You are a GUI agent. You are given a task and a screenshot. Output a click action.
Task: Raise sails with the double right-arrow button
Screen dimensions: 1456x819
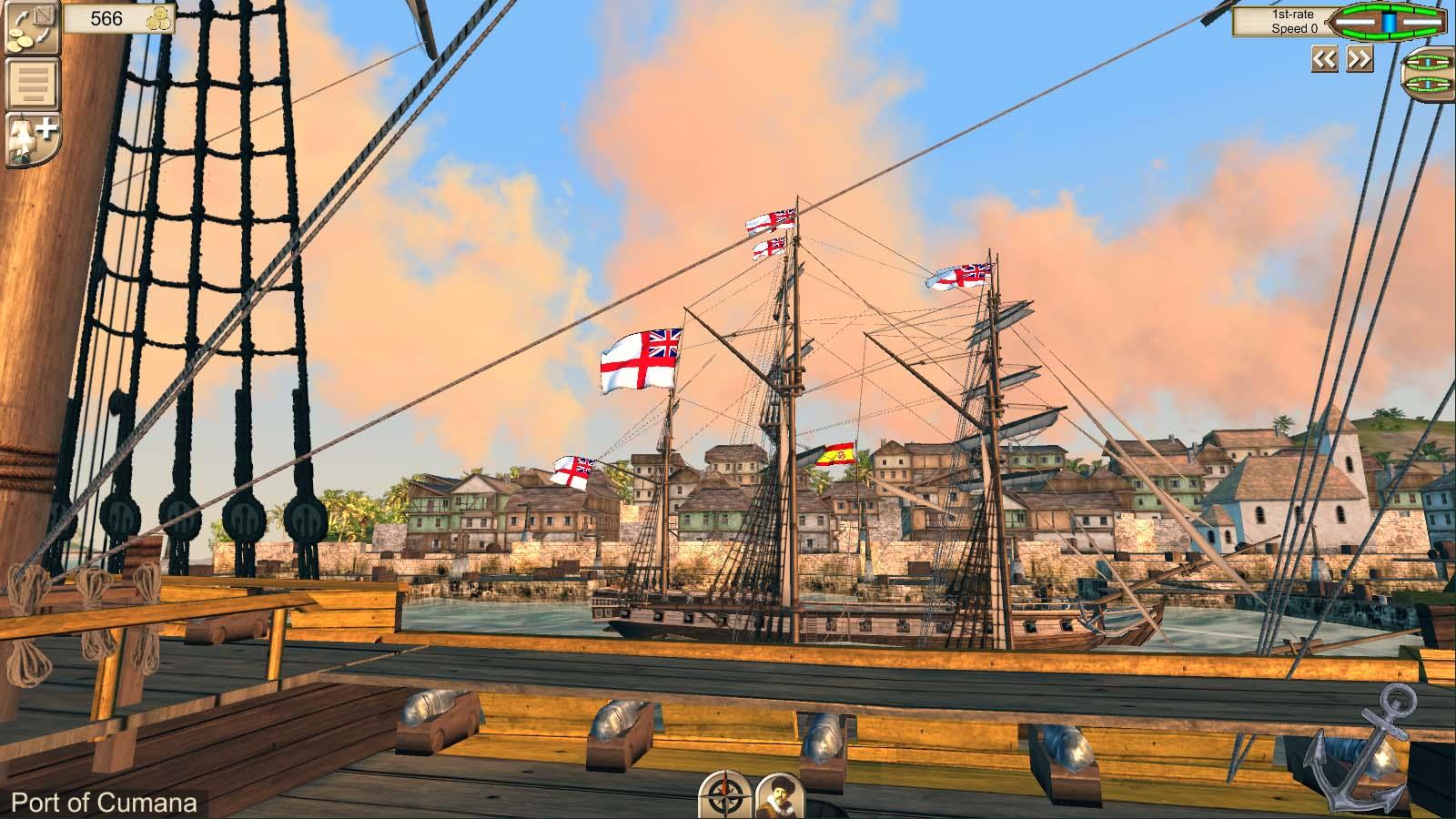click(1359, 58)
